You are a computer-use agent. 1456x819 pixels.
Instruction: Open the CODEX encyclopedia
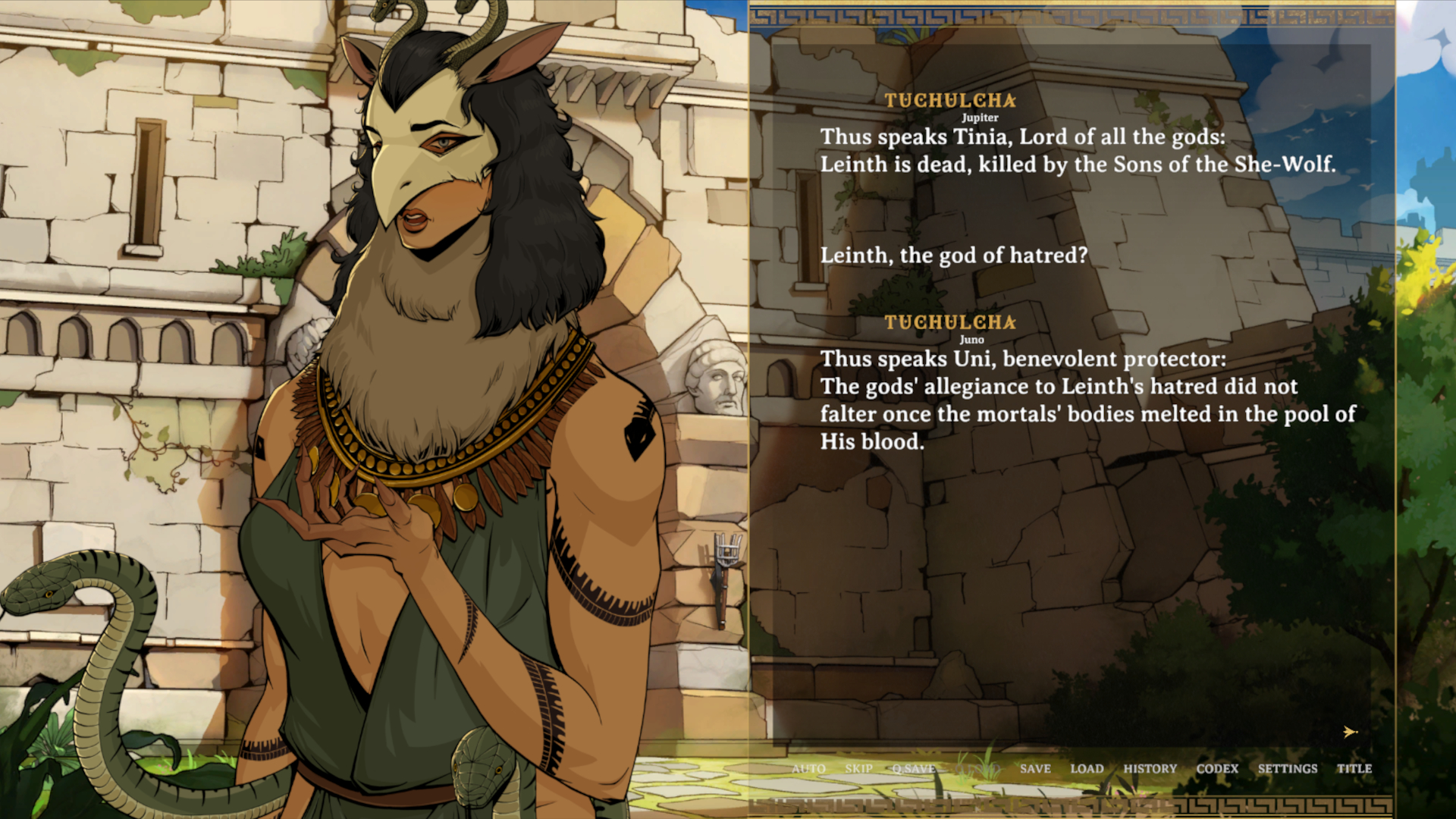(x=1218, y=768)
